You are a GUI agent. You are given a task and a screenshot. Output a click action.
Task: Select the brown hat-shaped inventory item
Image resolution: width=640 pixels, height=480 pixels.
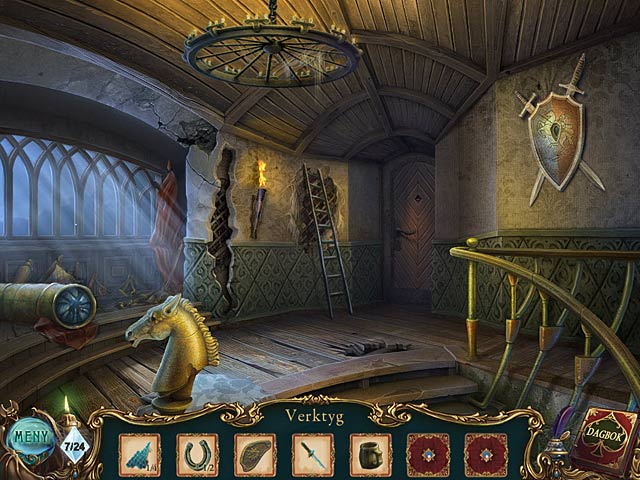255,453
